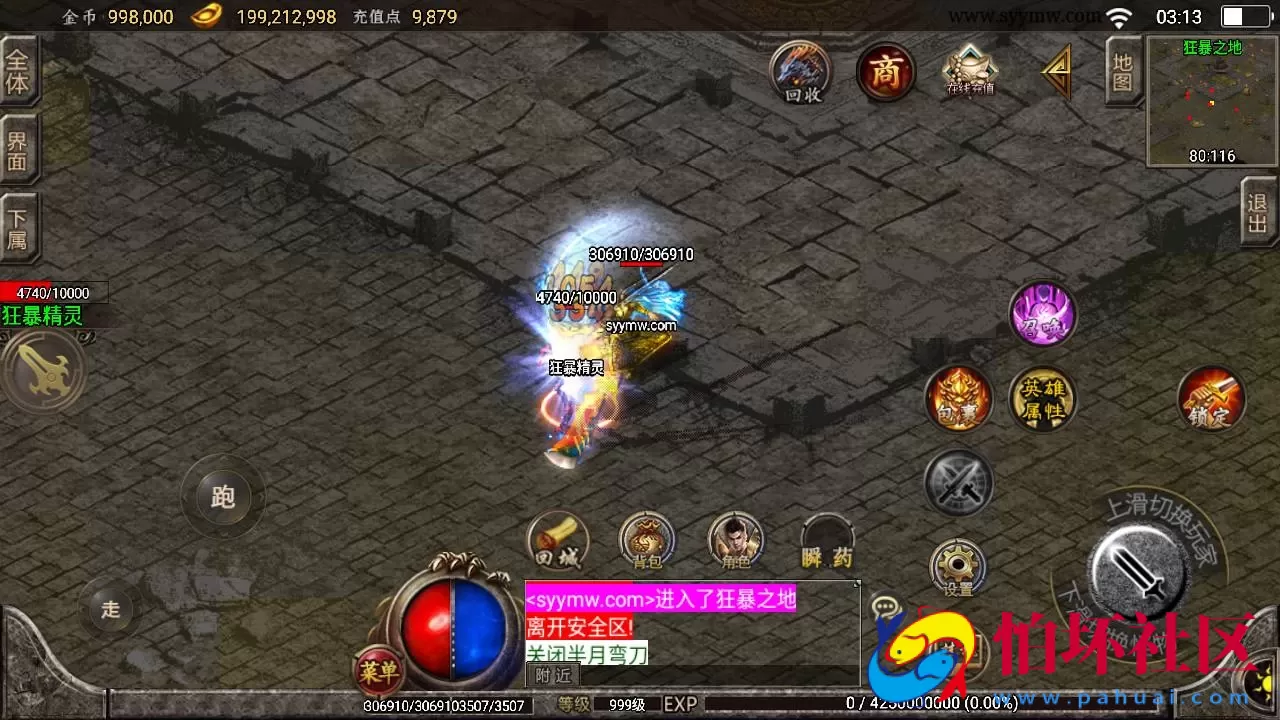Click the 狂暴之地 minimap thumbnail
1280x720 pixels.
[x=1211, y=100]
